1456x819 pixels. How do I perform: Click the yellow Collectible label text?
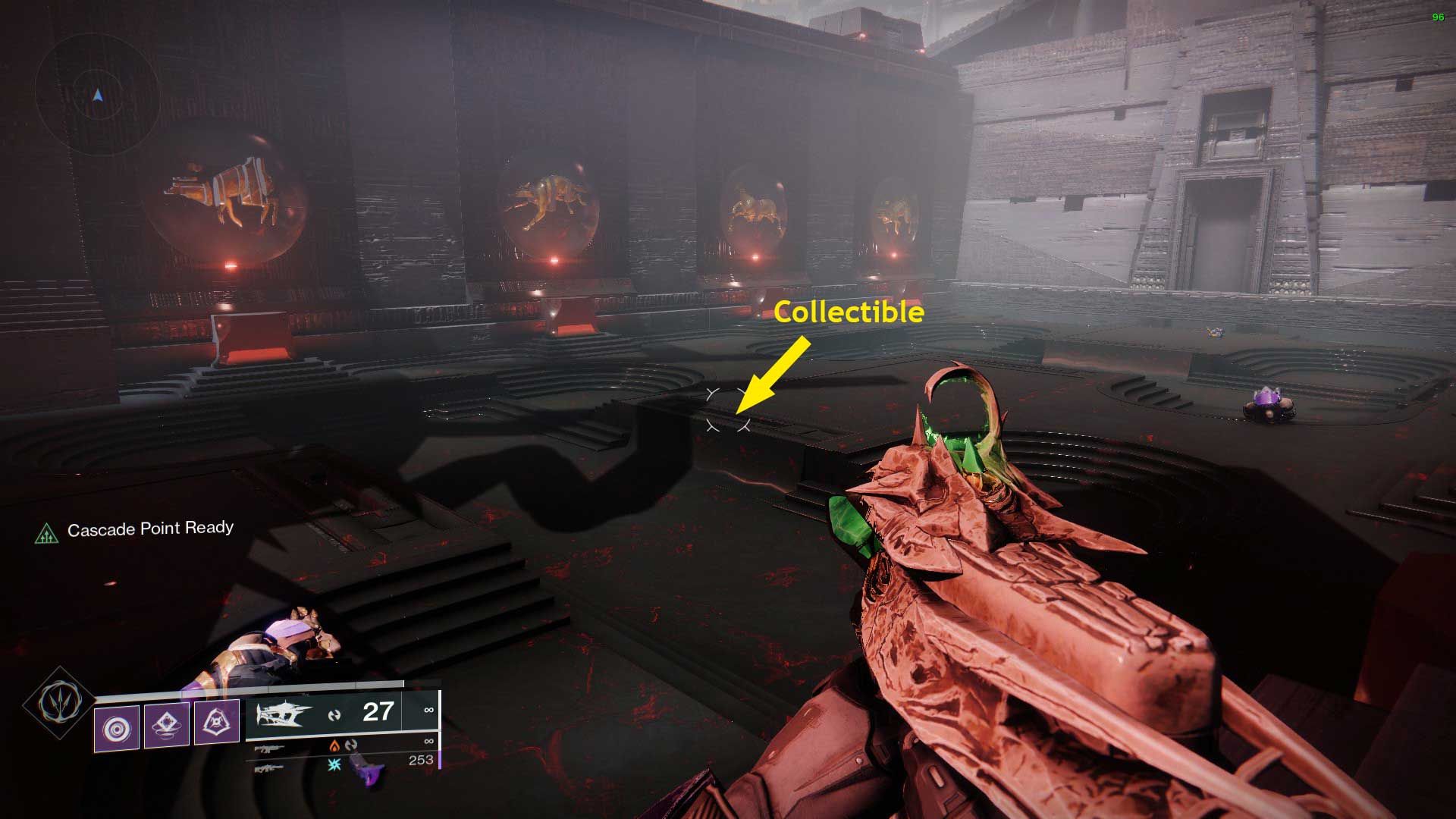tap(849, 312)
